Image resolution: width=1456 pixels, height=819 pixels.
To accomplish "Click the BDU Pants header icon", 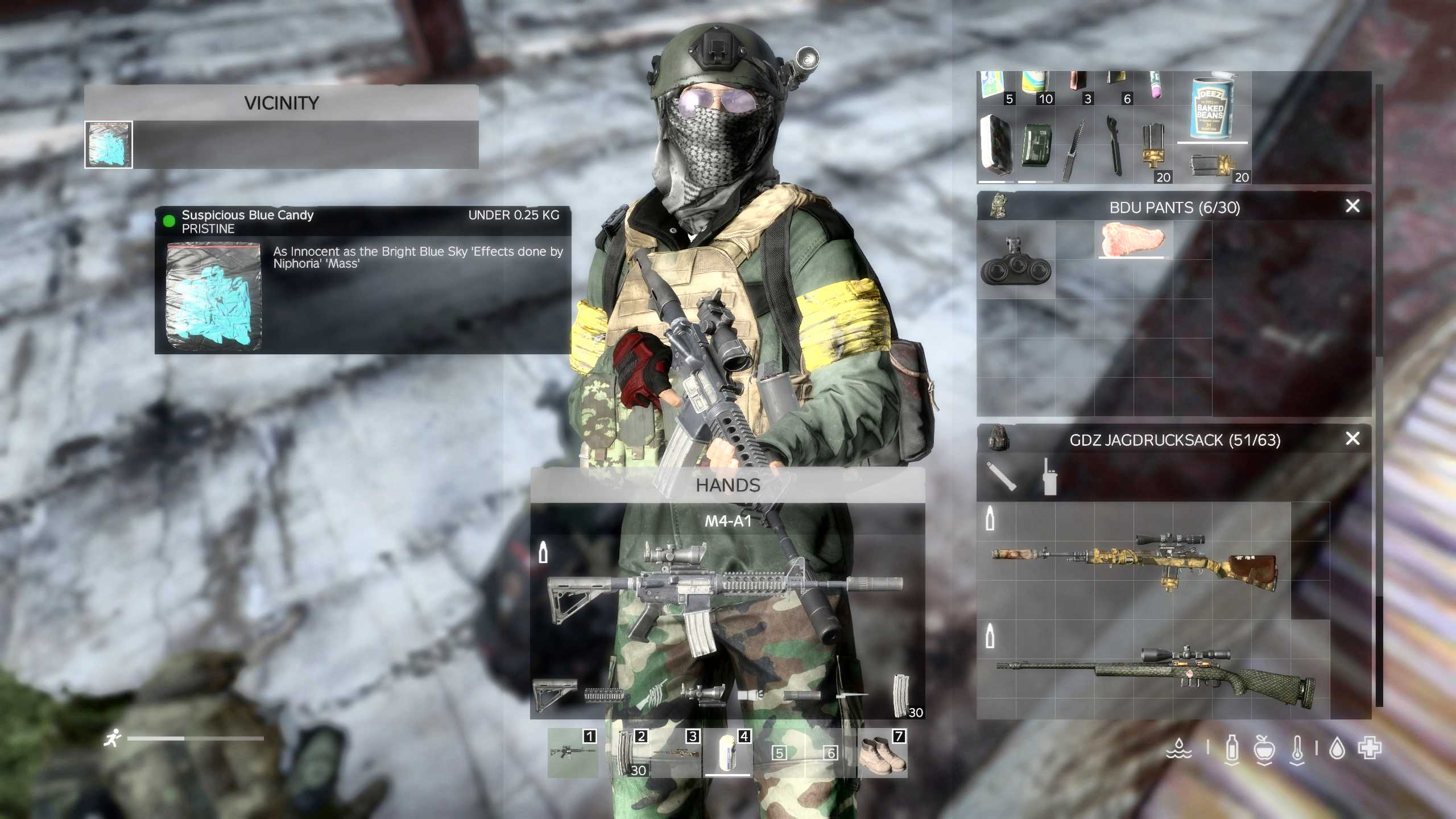I will pyautogui.click(x=997, y=206).
